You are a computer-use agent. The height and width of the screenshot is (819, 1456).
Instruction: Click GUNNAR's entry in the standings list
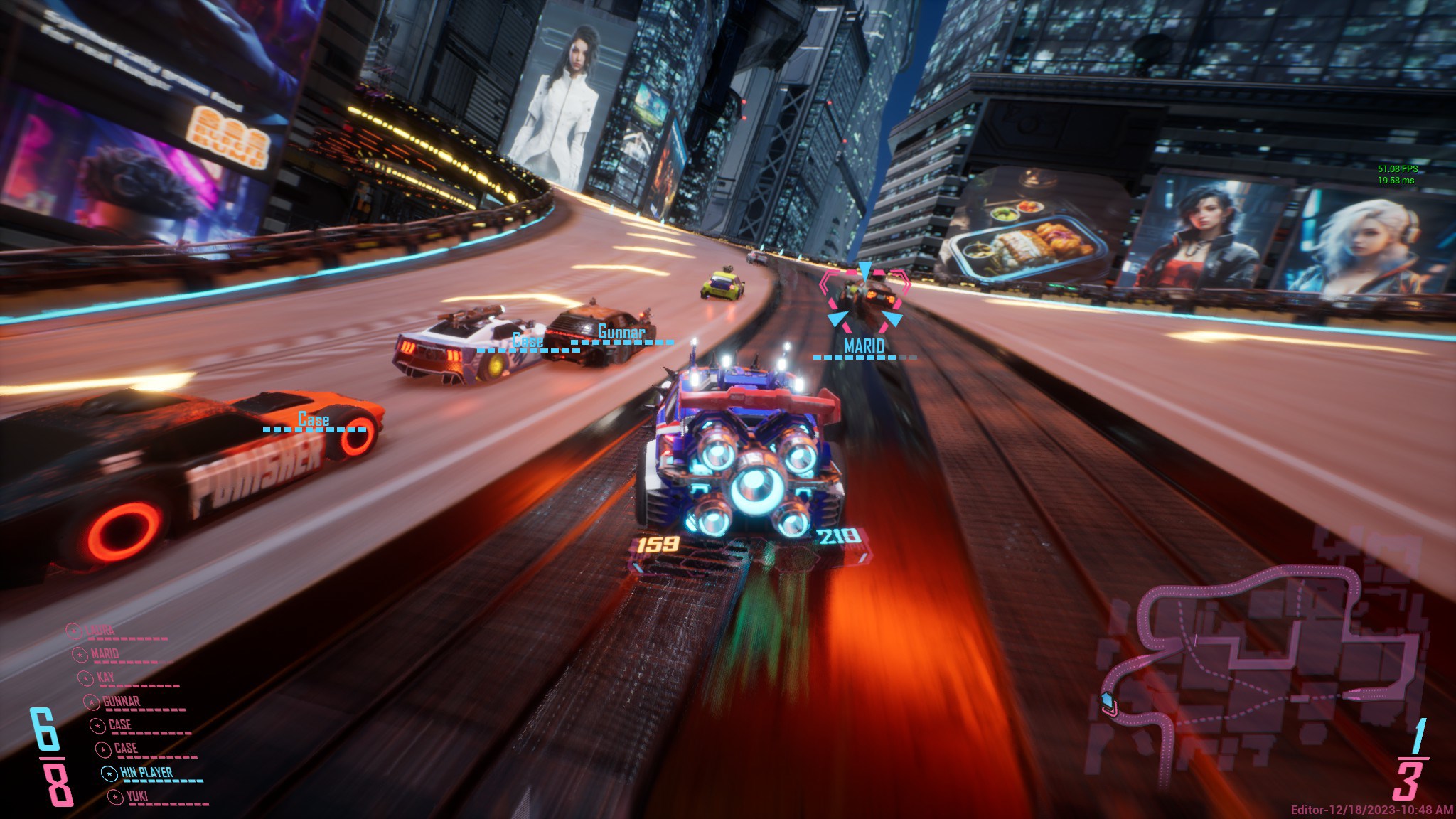[x=121, y=702]
